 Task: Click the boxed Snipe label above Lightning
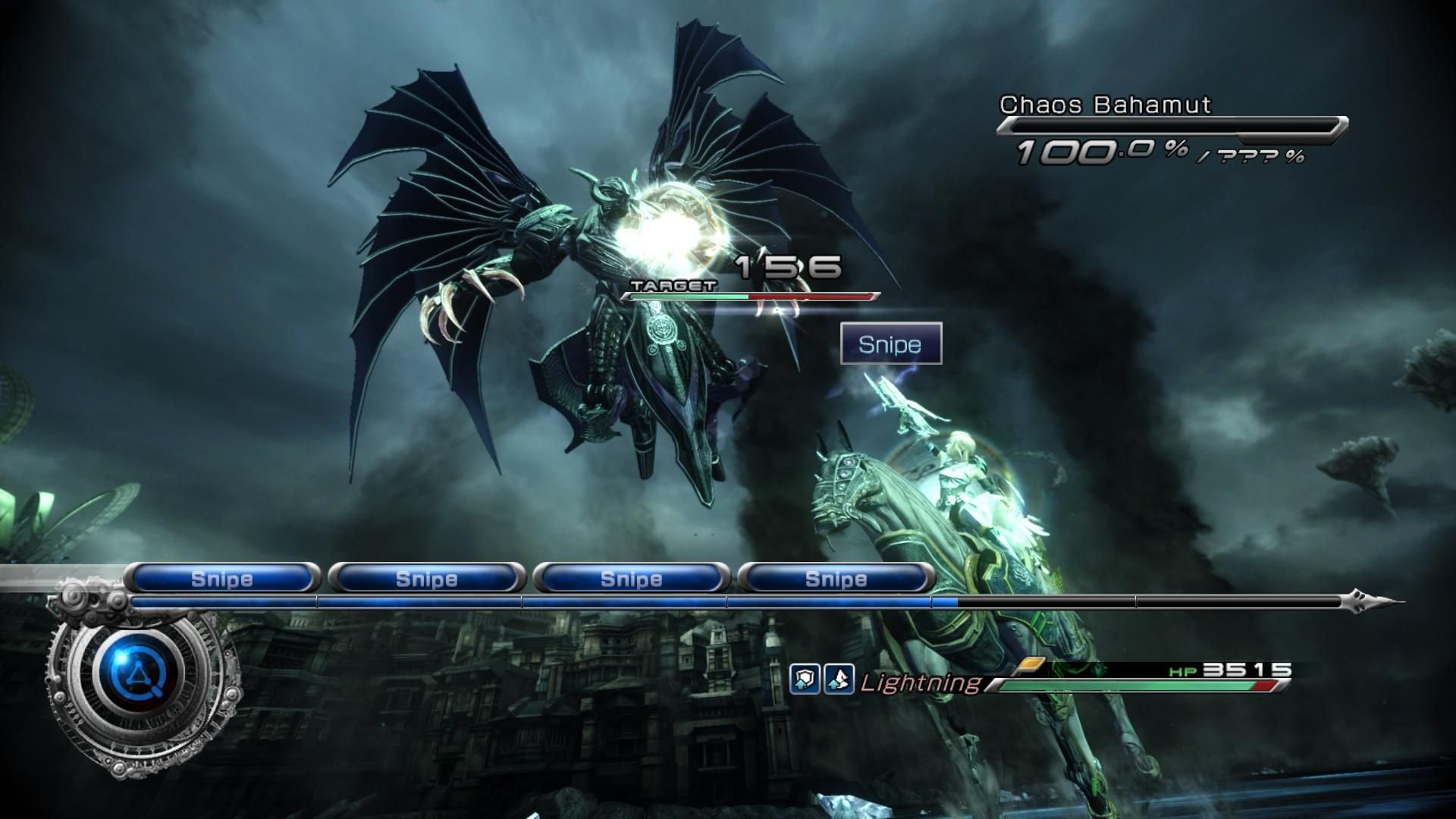pyautogui.click(x=891, y=344)
